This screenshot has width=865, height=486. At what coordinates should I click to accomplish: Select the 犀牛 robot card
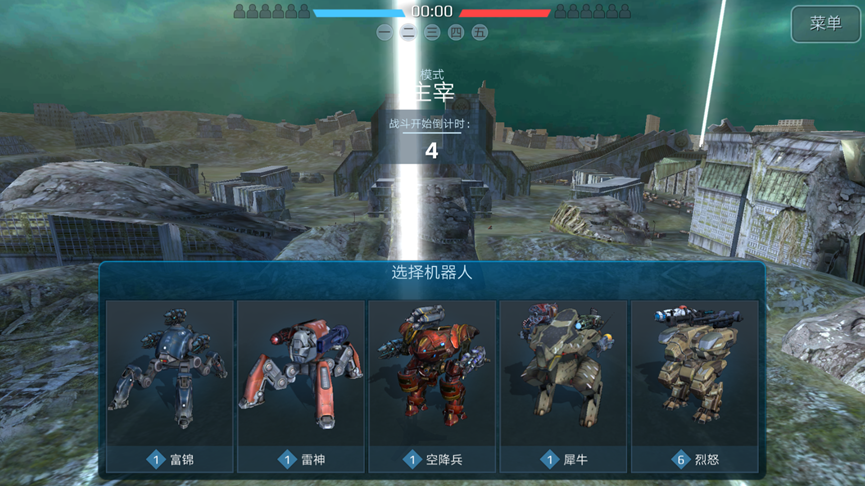pos(563,385)
